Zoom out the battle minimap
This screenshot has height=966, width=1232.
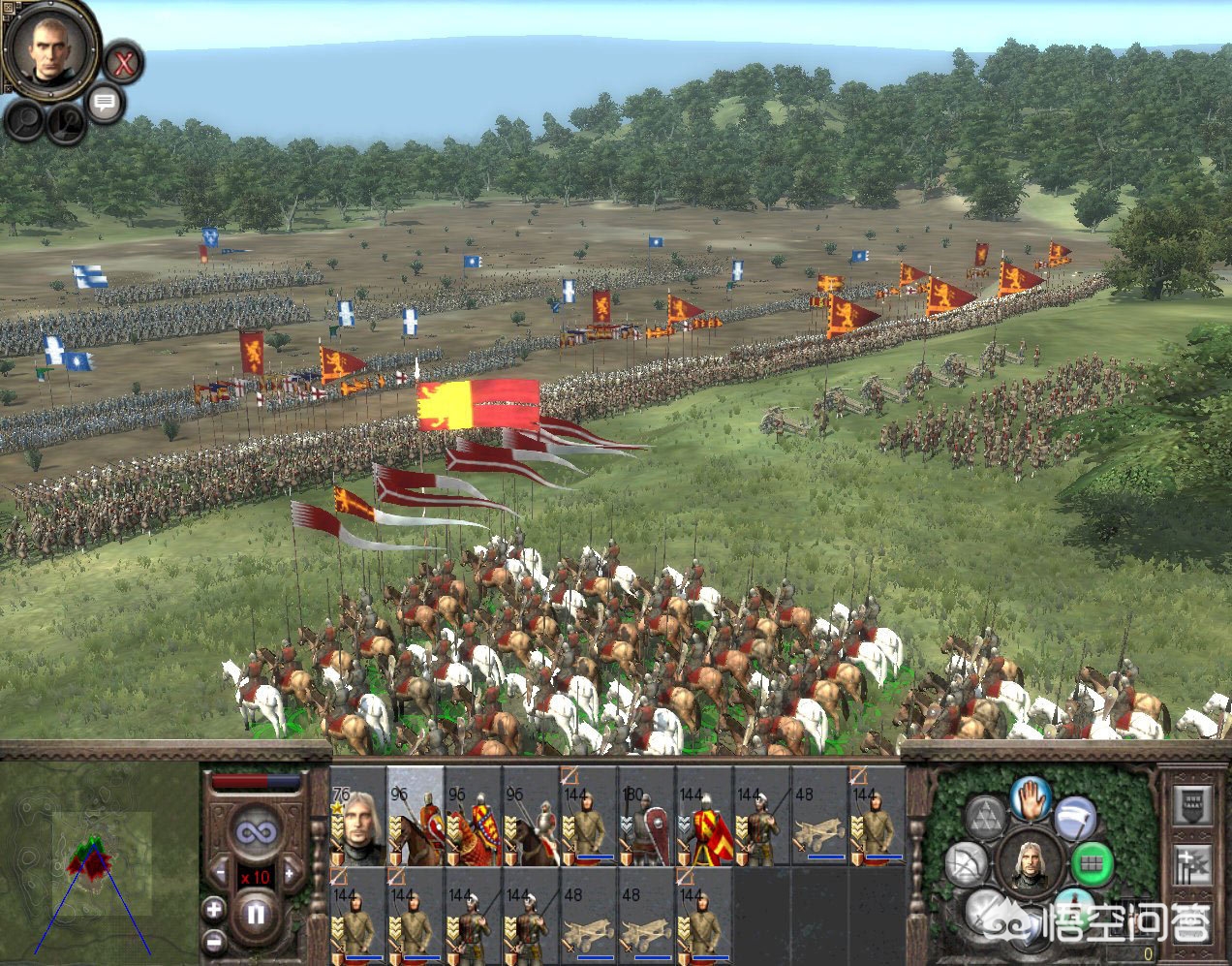click(x=214, y=939)
